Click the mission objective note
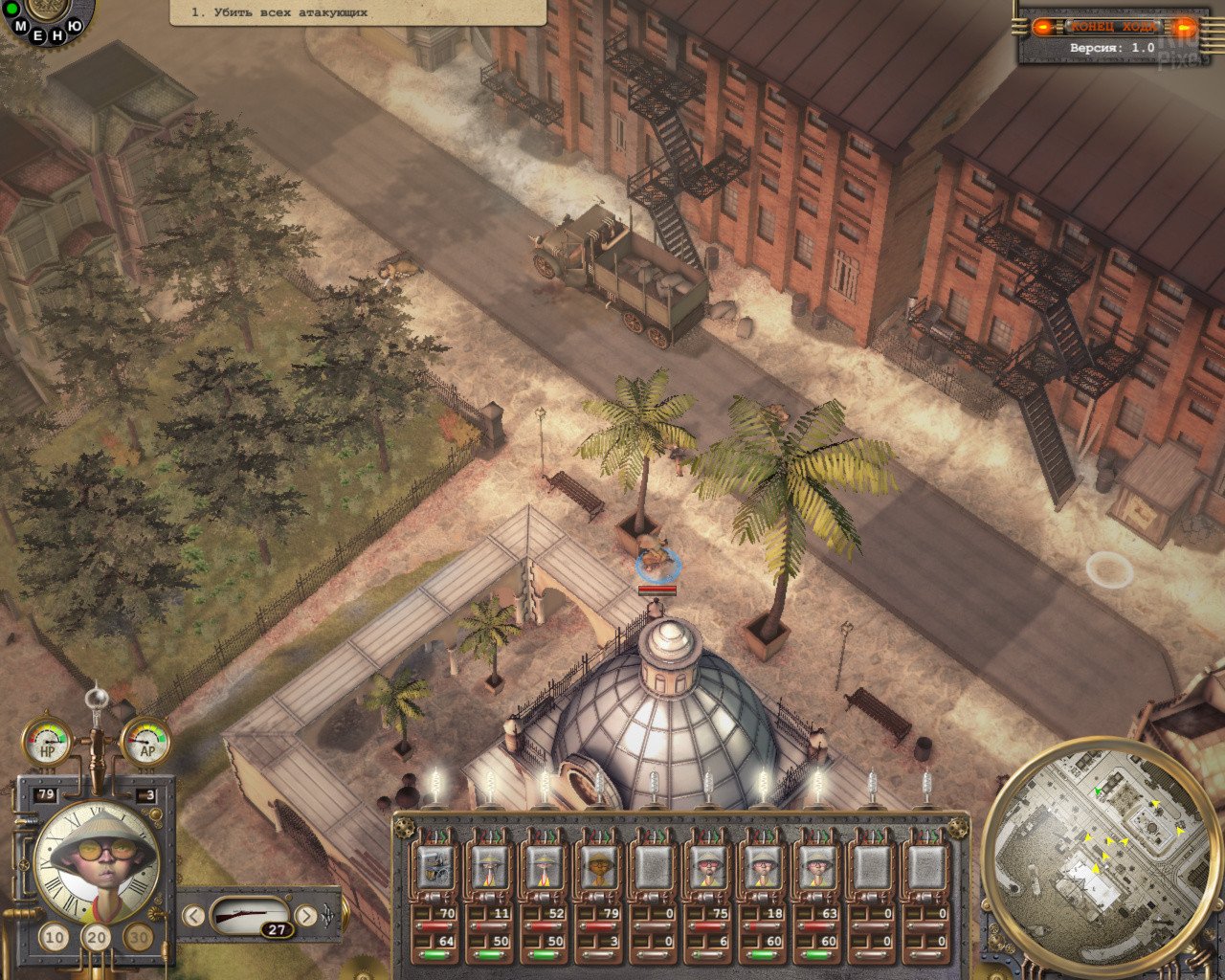 [x=357, y=12]
